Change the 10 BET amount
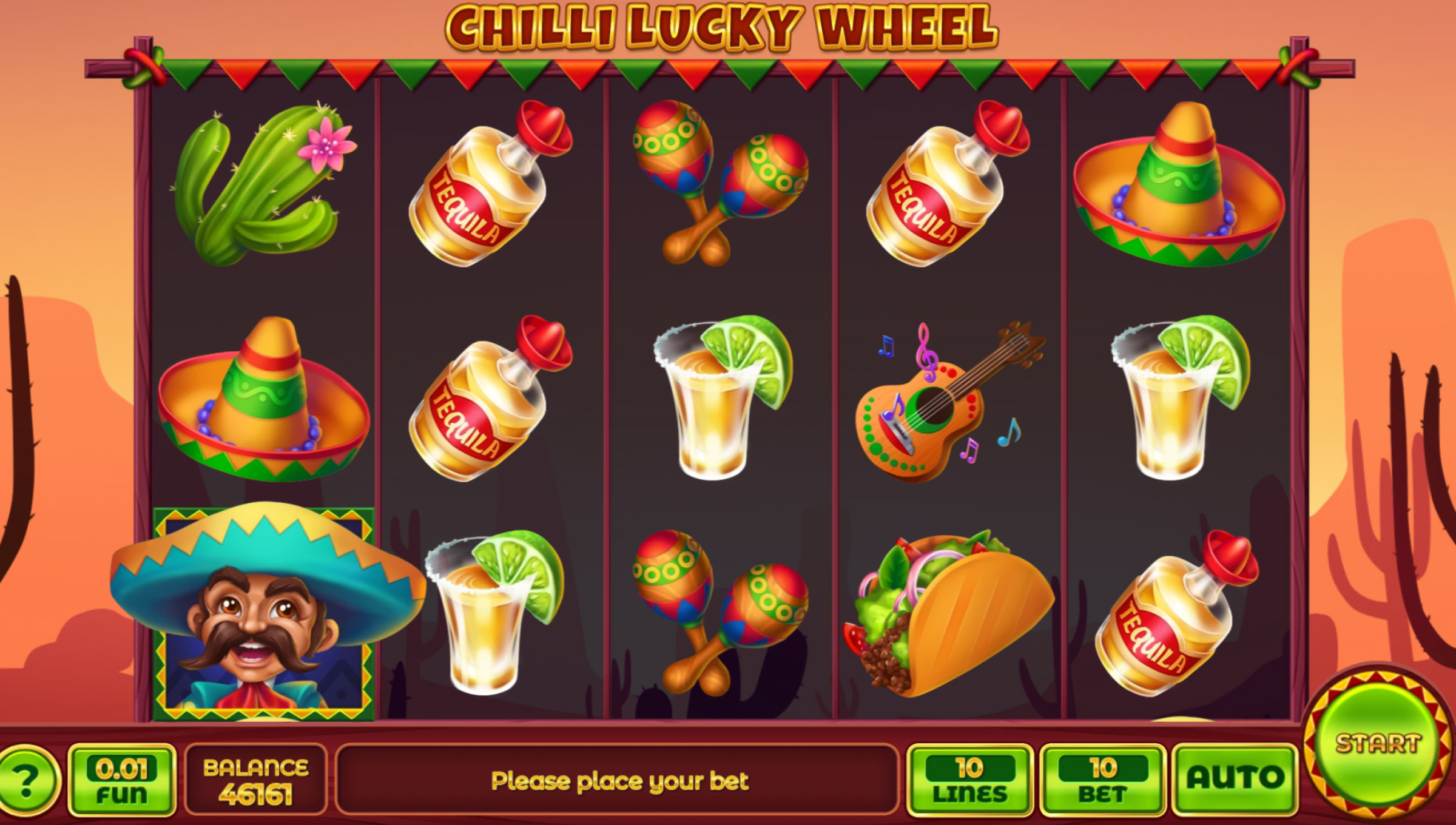Image resolution: width=1456 pixels, height=825 pixels. click(x=1103, y=780)
